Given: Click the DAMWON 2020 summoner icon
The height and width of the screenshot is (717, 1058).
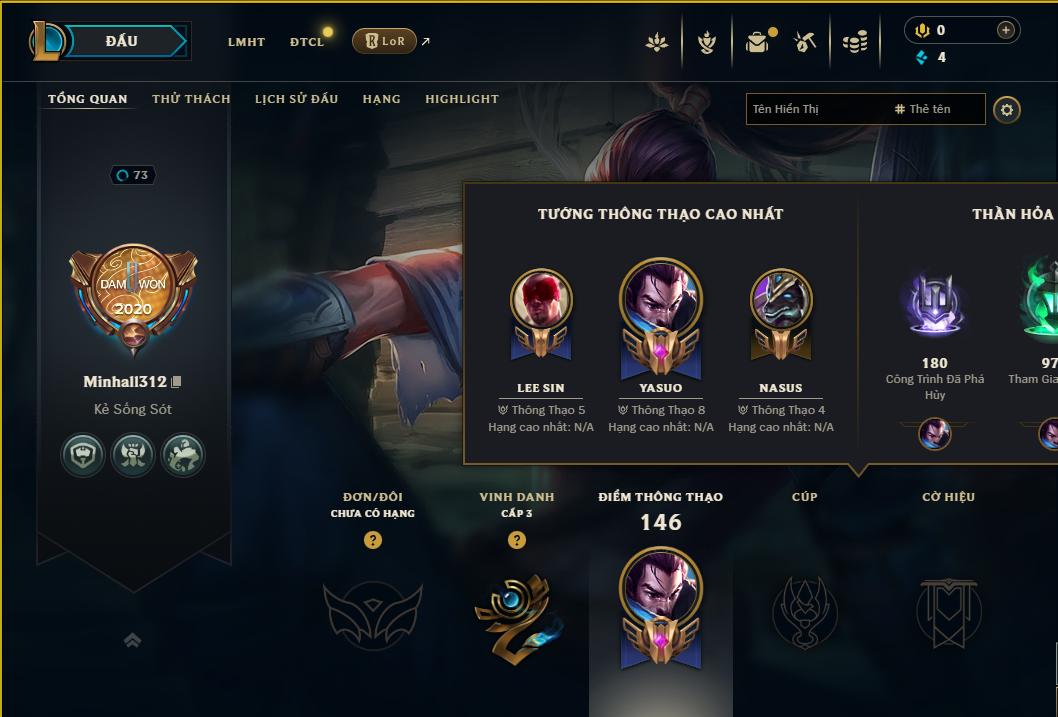Looking at the screenshot, I should pyautogui.click(x=133, y=293).
